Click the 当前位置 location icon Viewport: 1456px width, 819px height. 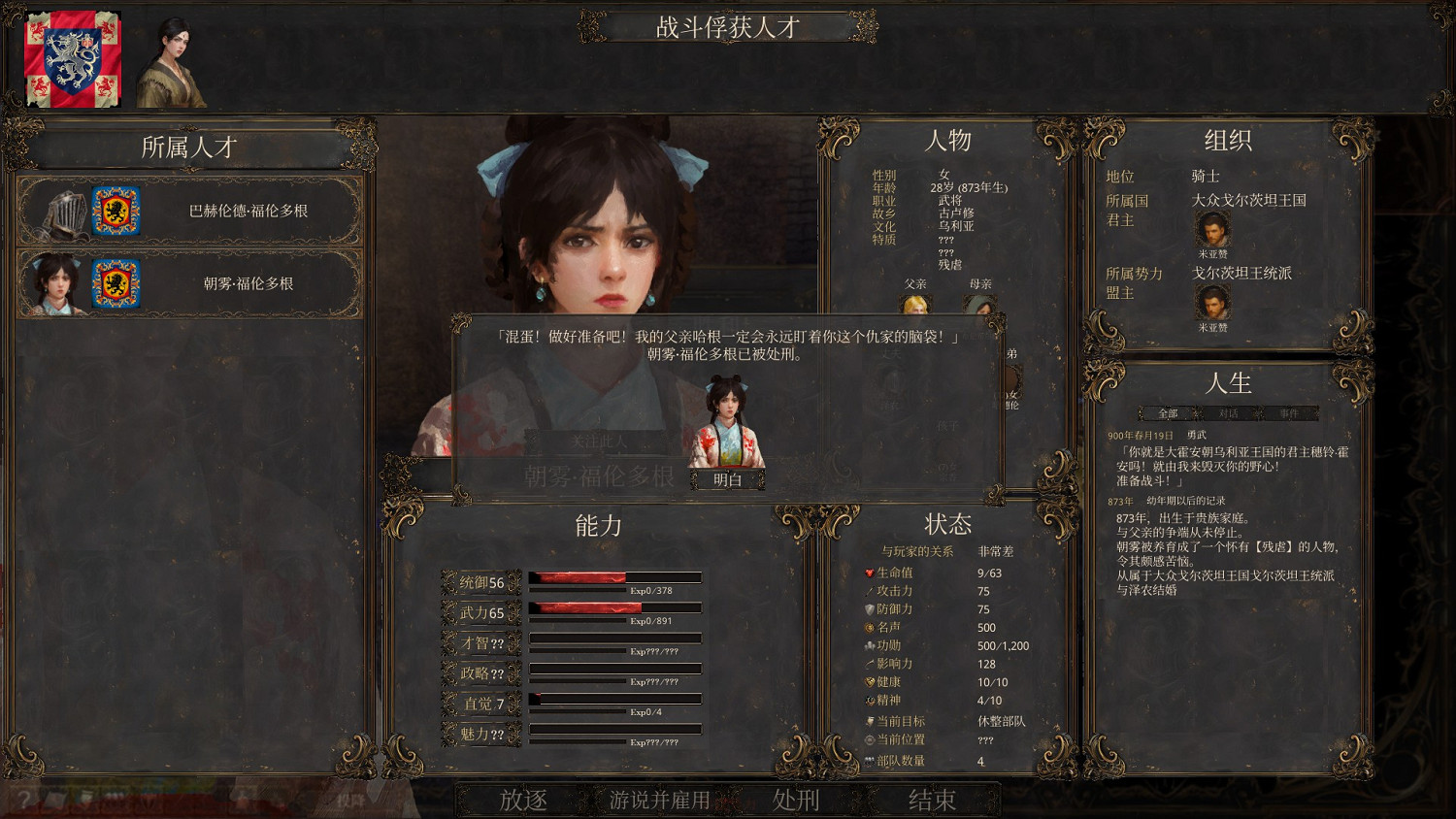(870, 740)
